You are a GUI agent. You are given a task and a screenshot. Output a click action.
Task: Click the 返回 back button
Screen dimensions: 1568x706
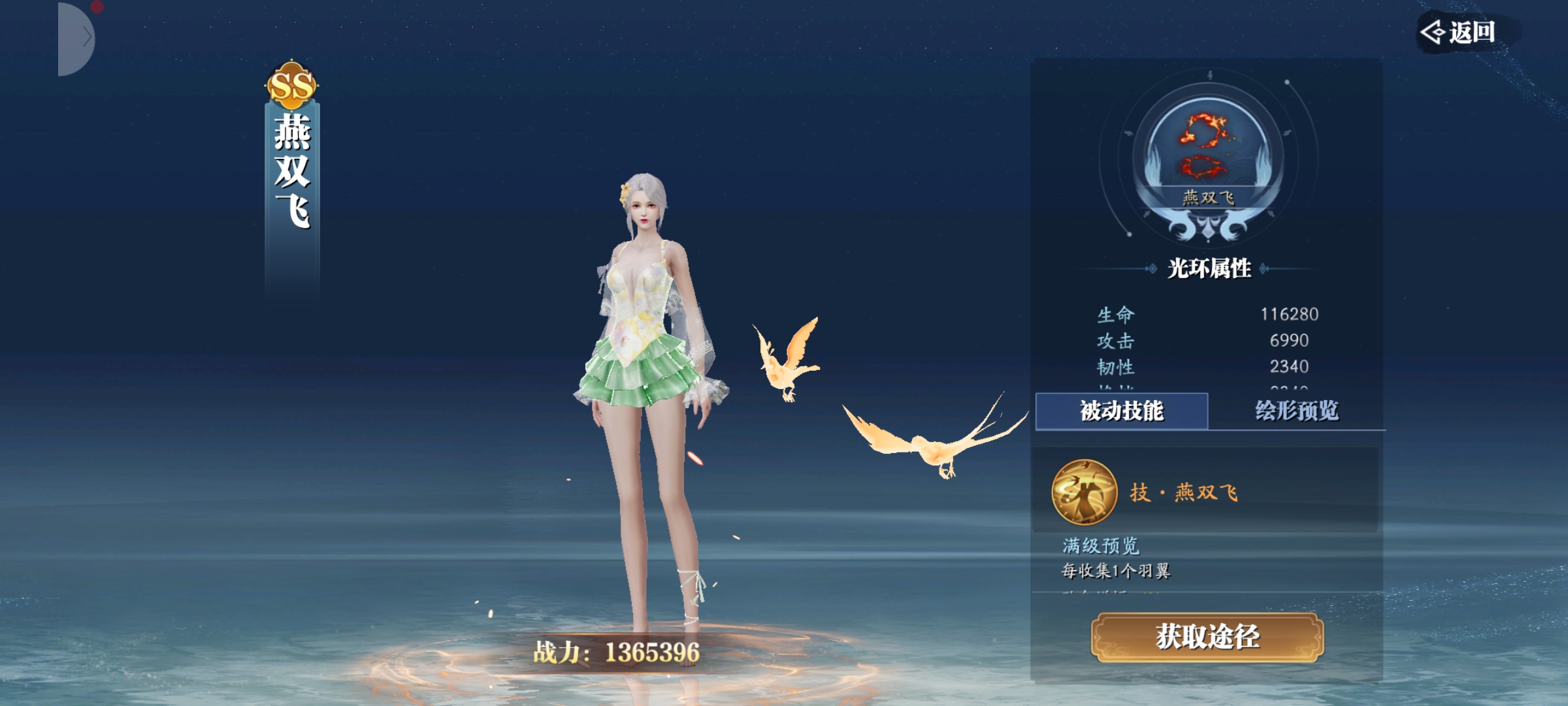[1461, 31]
